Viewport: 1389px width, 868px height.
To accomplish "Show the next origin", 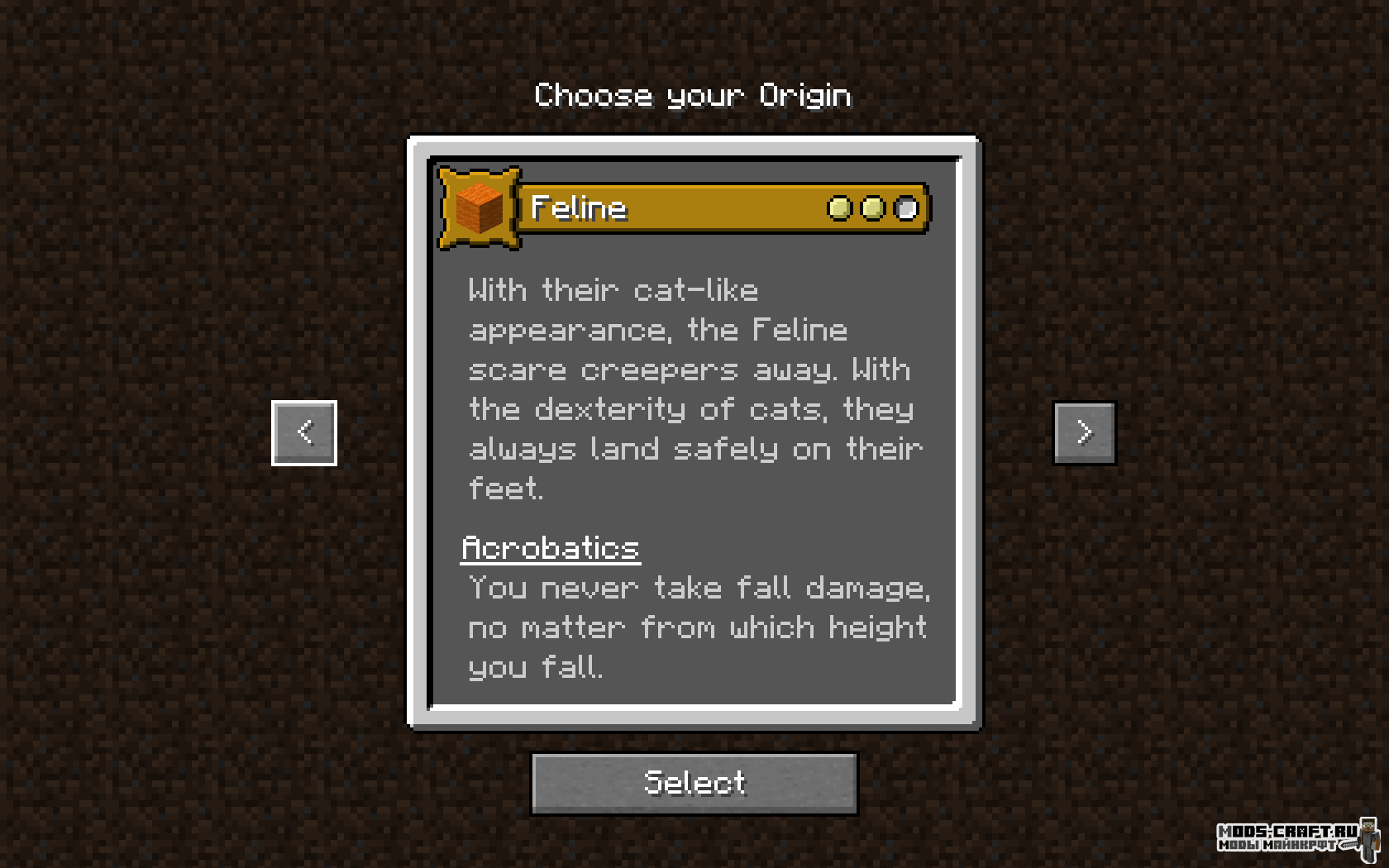I will [1084, 432].
